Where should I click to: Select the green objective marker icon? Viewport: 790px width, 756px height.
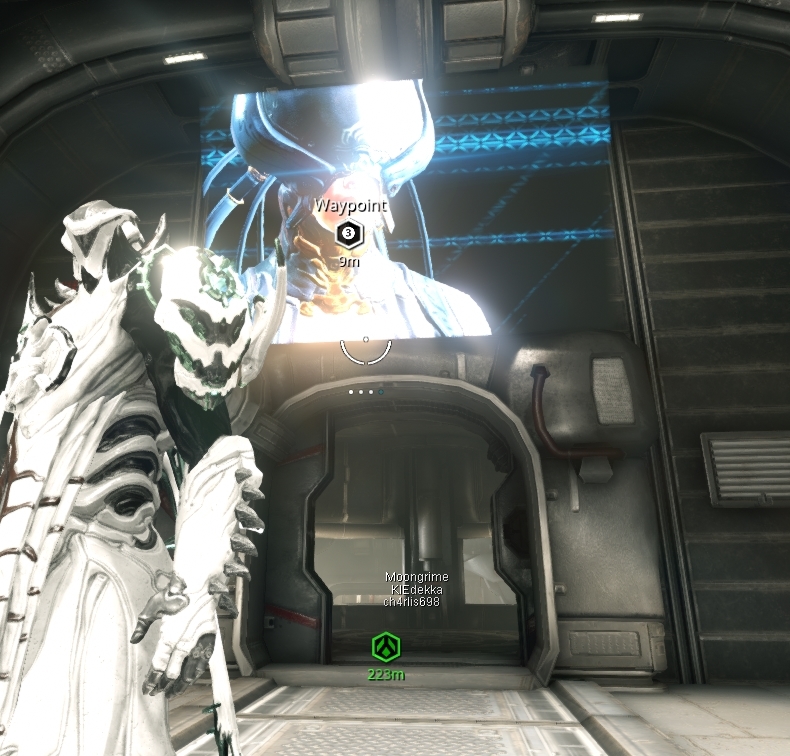[385, 647]
